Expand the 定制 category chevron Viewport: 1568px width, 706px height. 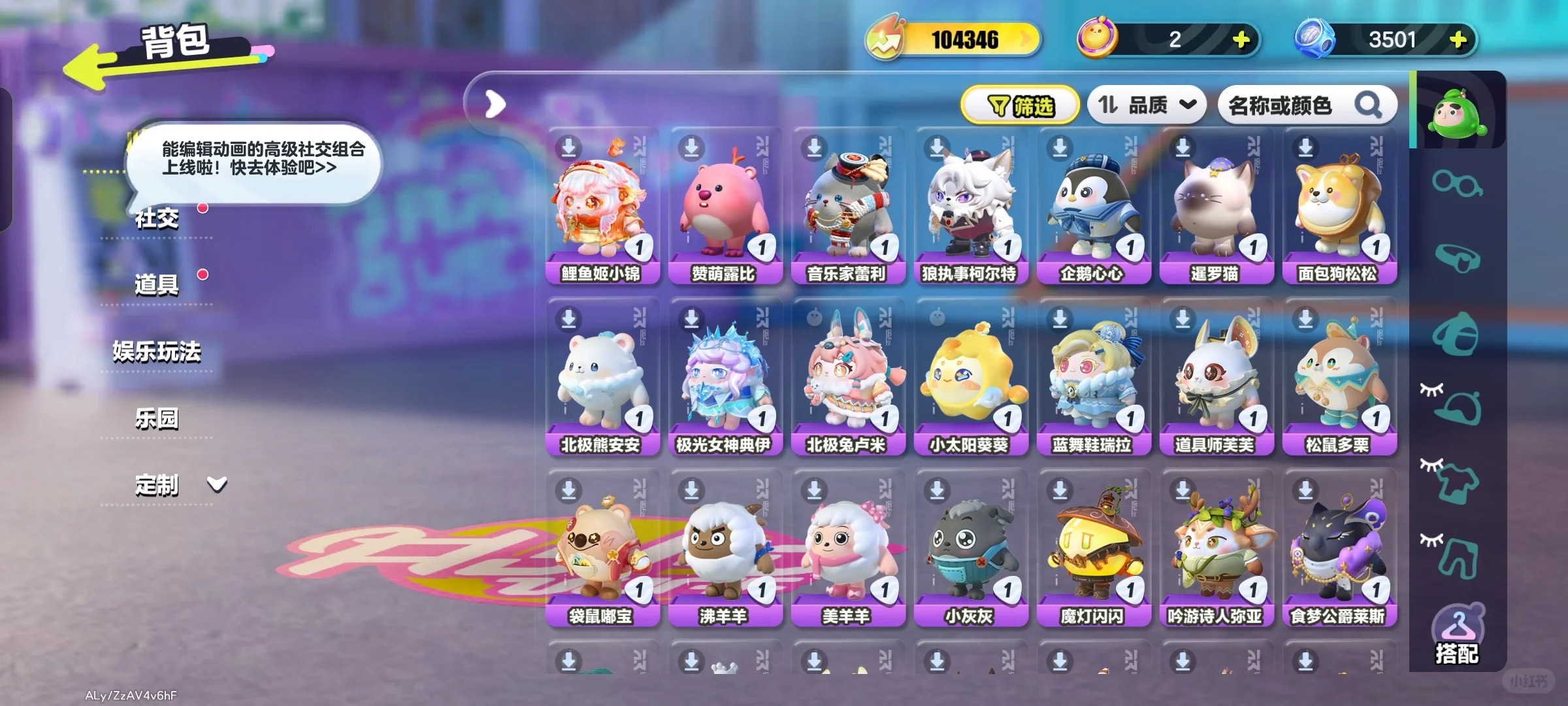[218, 484]
